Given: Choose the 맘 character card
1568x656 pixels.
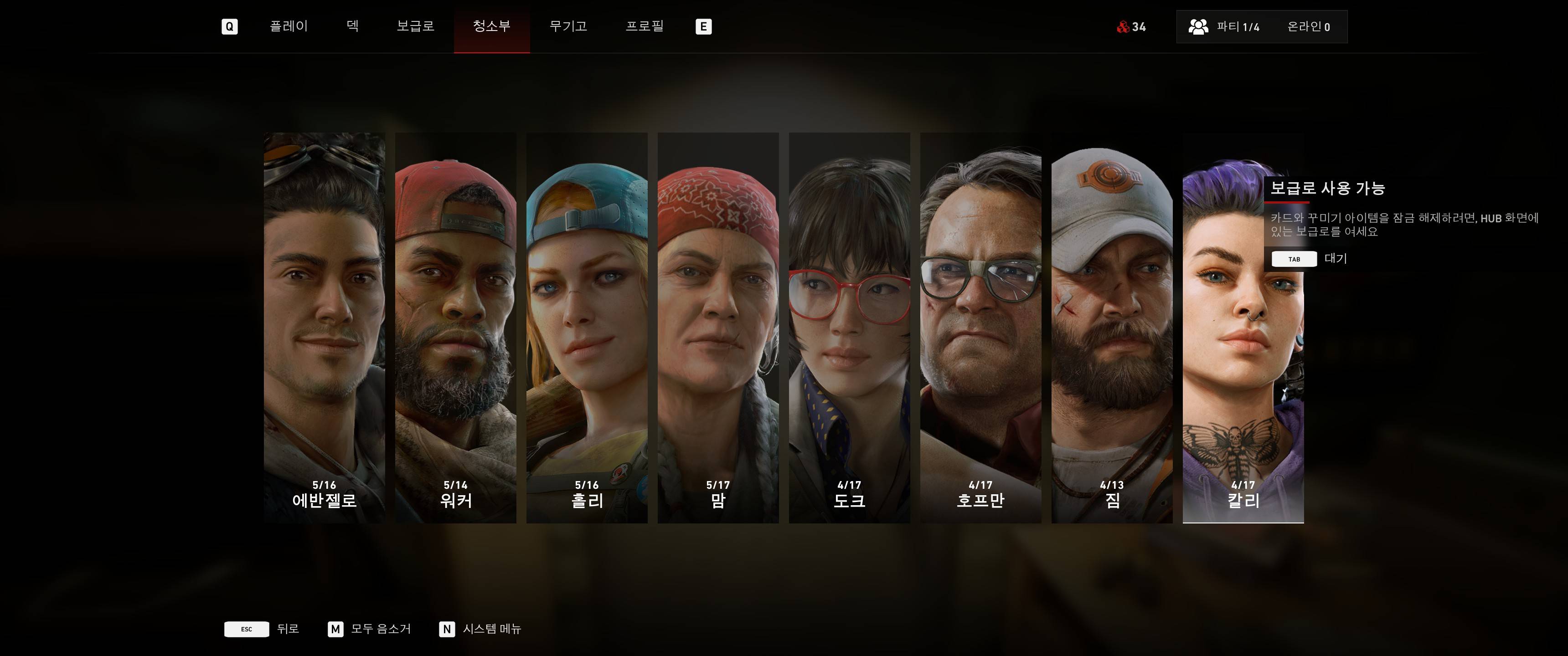Looking at the screenshot, I should 718,328.
